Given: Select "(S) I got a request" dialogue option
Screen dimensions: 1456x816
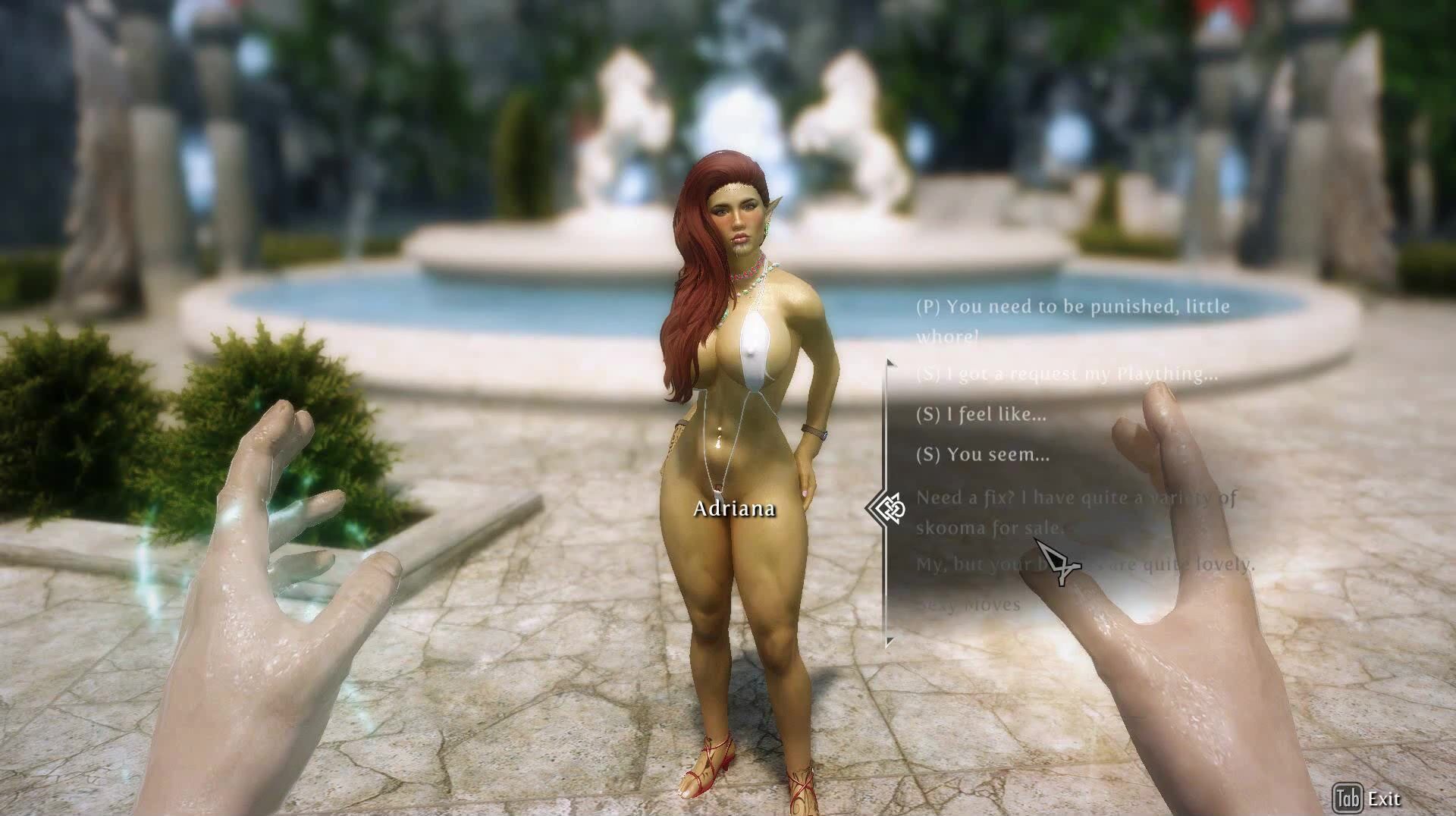Looking at the screenshot, I should [x=1067, y=374].
